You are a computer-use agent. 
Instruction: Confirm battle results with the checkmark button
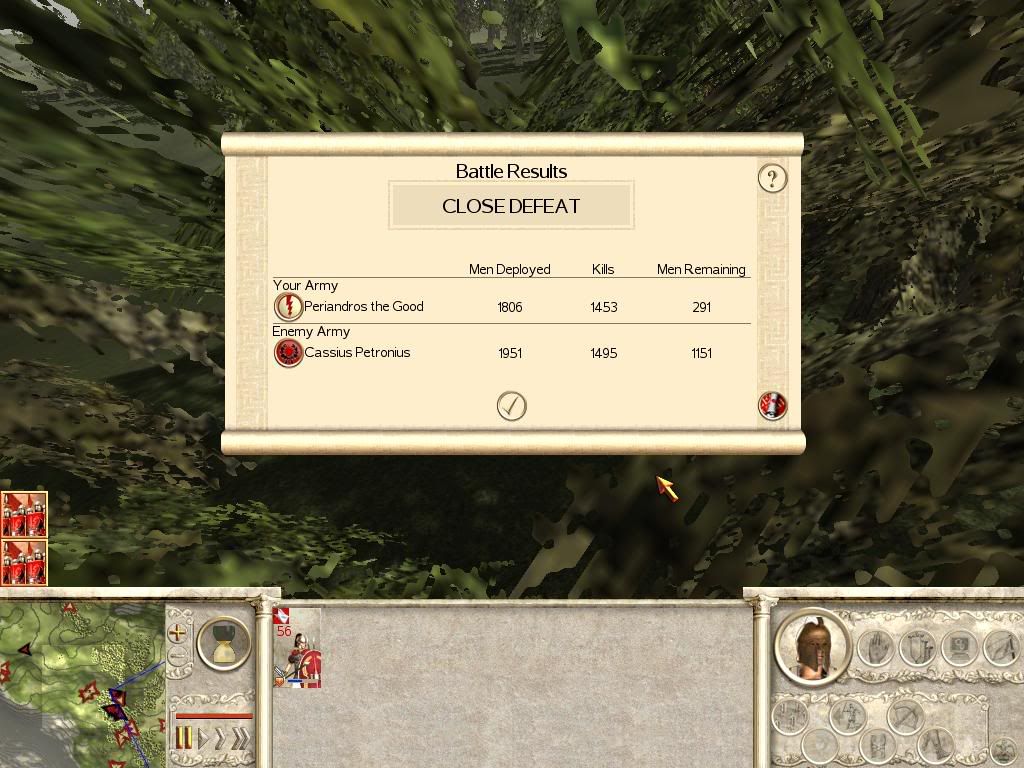511,406
